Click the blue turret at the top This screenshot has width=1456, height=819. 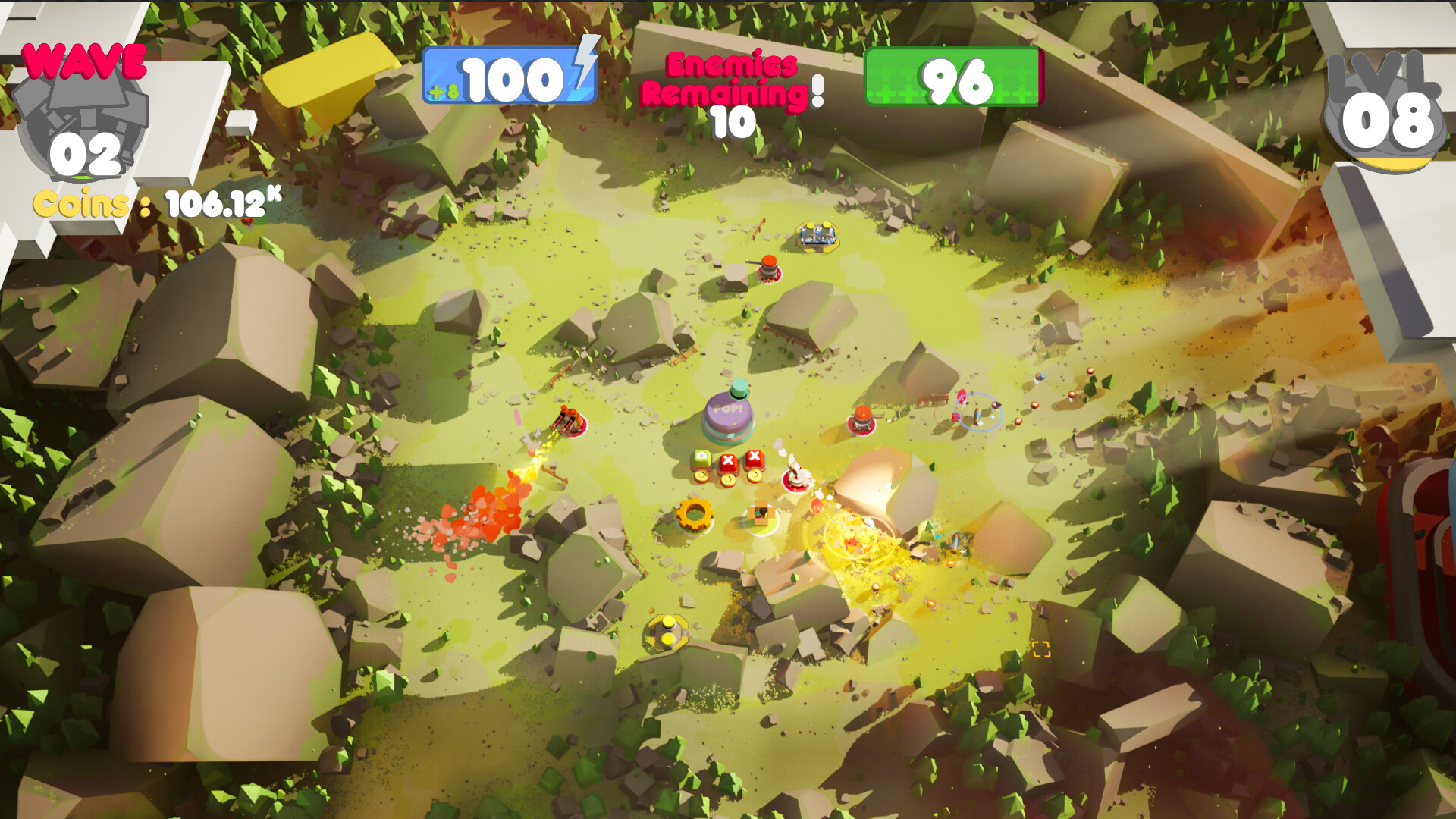coord(819,235)
